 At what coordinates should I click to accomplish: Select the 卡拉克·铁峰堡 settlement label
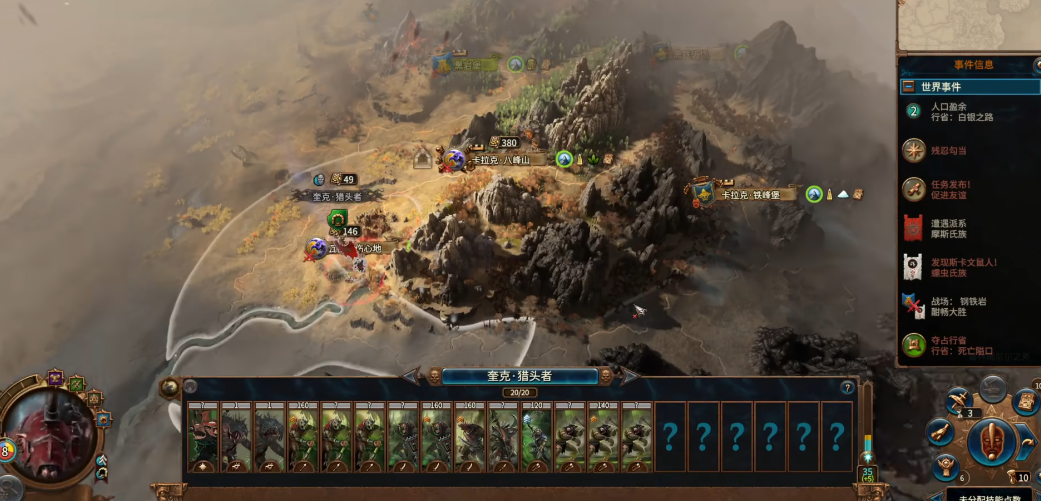pyautogui.click(x=758, y=194)
